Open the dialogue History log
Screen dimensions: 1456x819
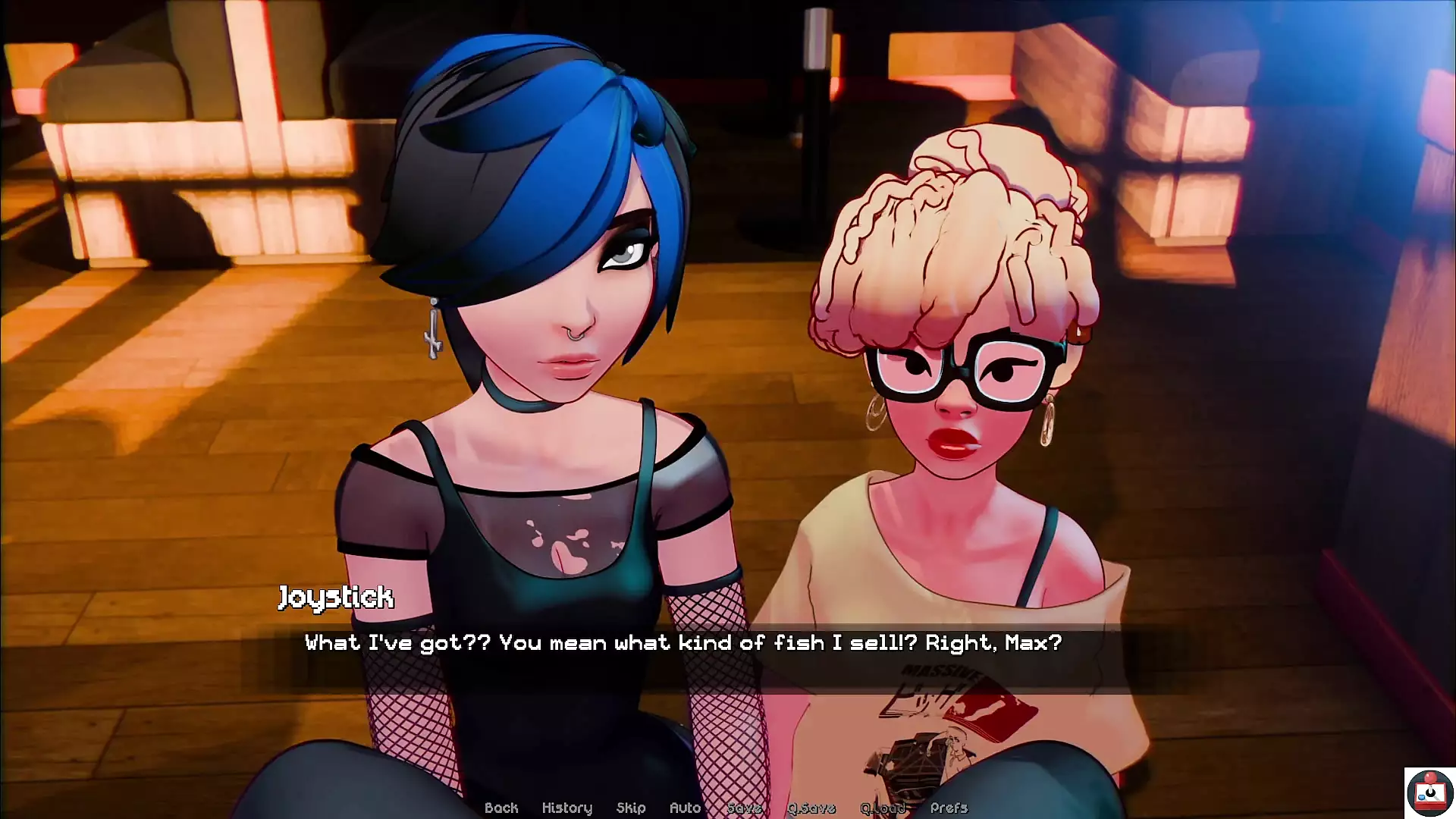click(566, 808)
